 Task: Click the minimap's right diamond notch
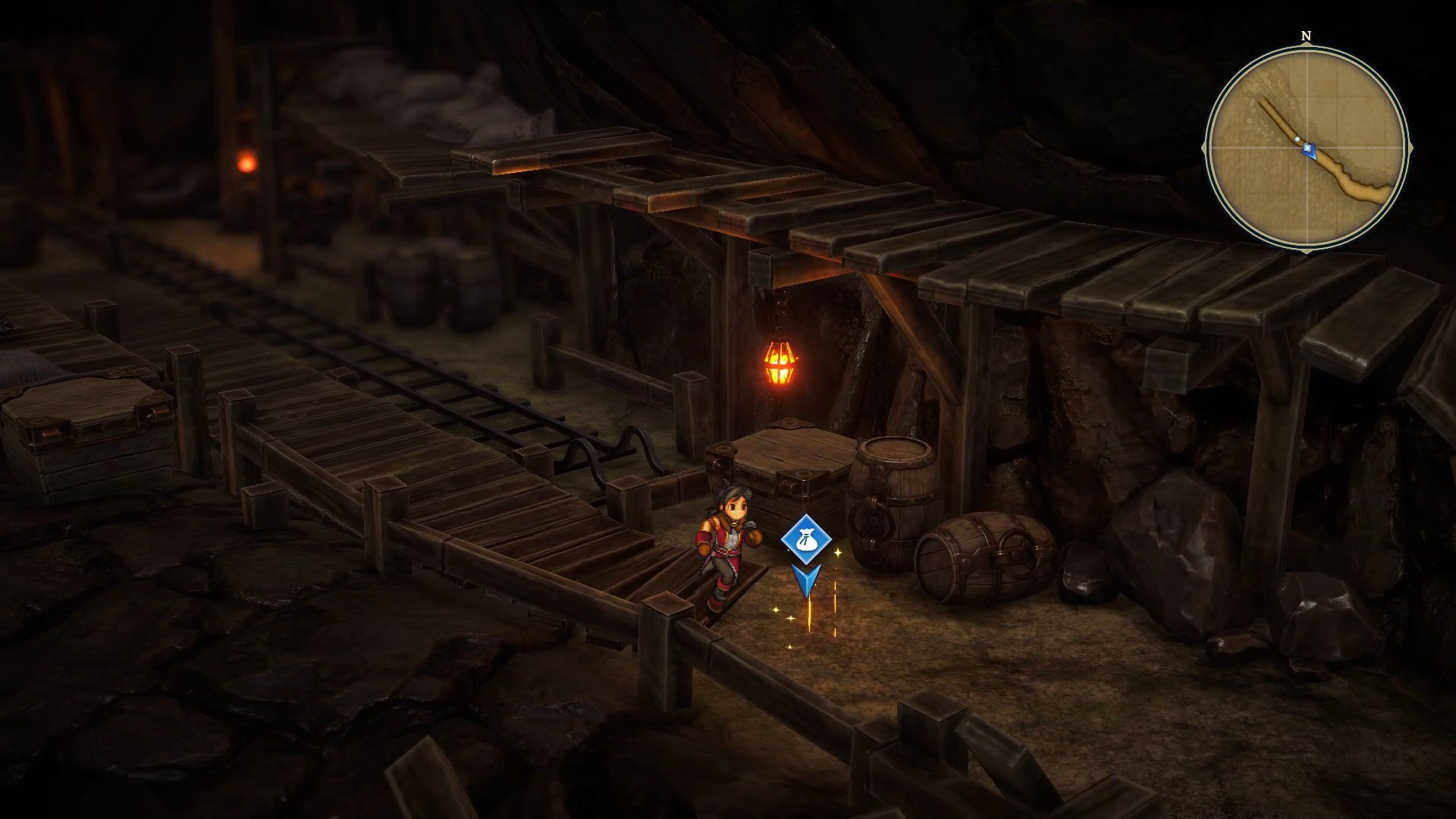(x=1410, y=147)
